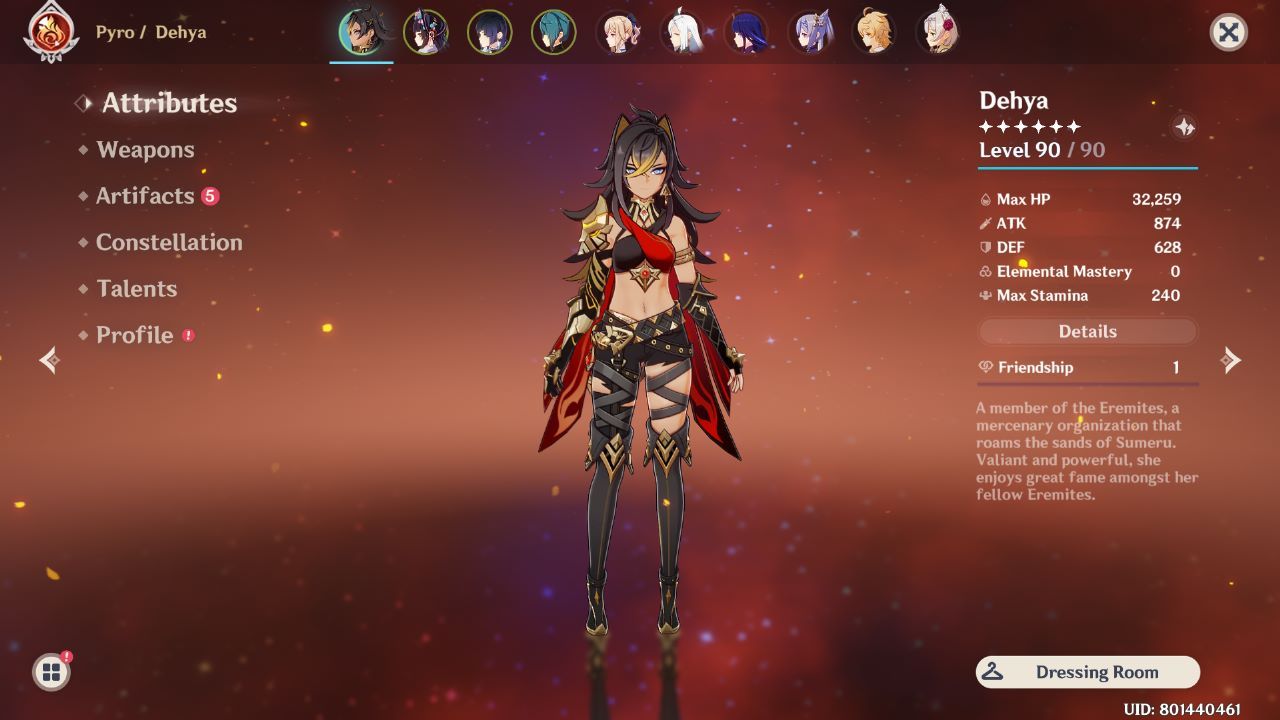View Profile section with alert notification
This screenshot has height=720, width=1280.
click(134, 335)
